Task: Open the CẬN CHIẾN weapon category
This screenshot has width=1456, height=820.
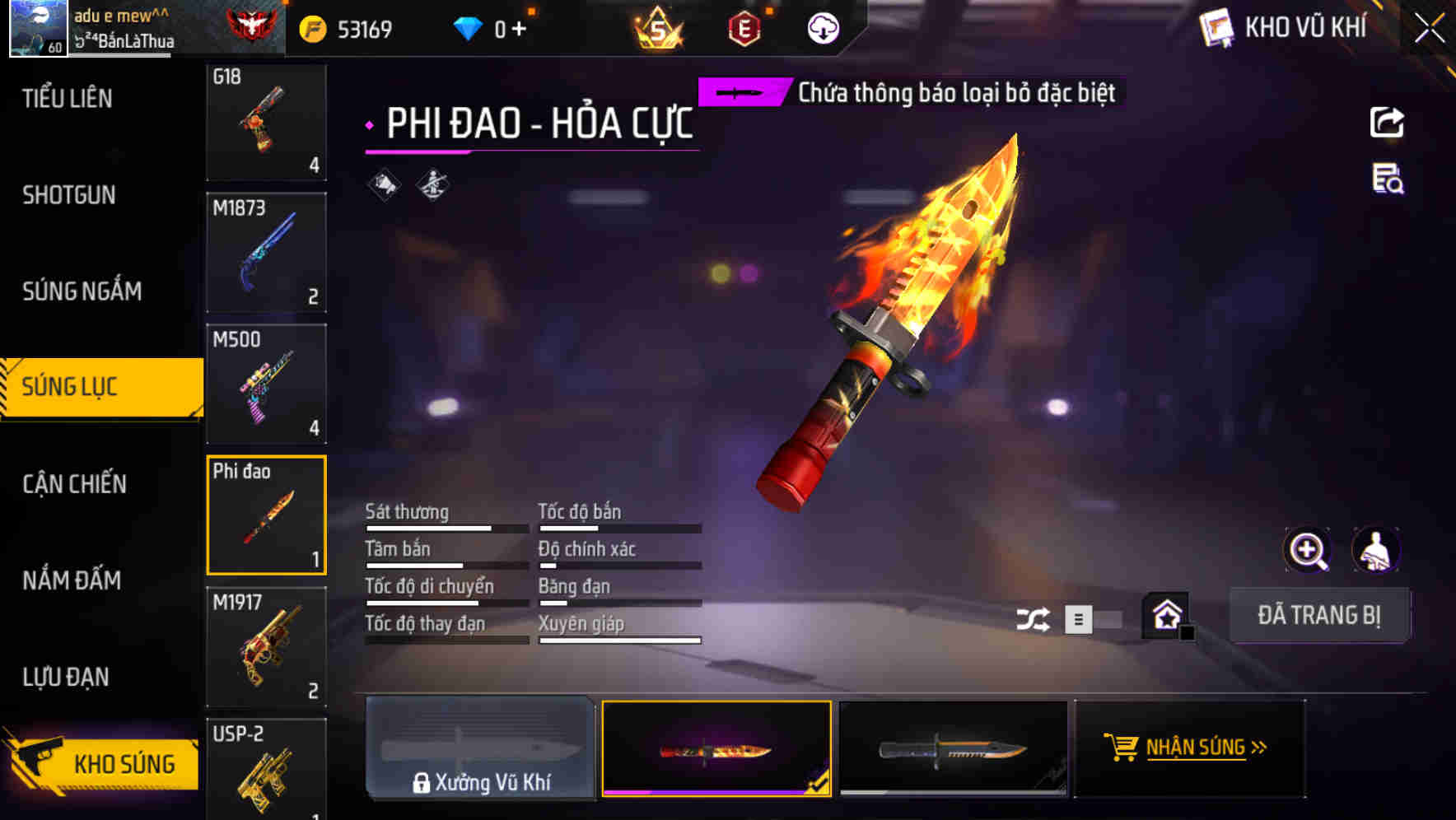Action: 72,483
